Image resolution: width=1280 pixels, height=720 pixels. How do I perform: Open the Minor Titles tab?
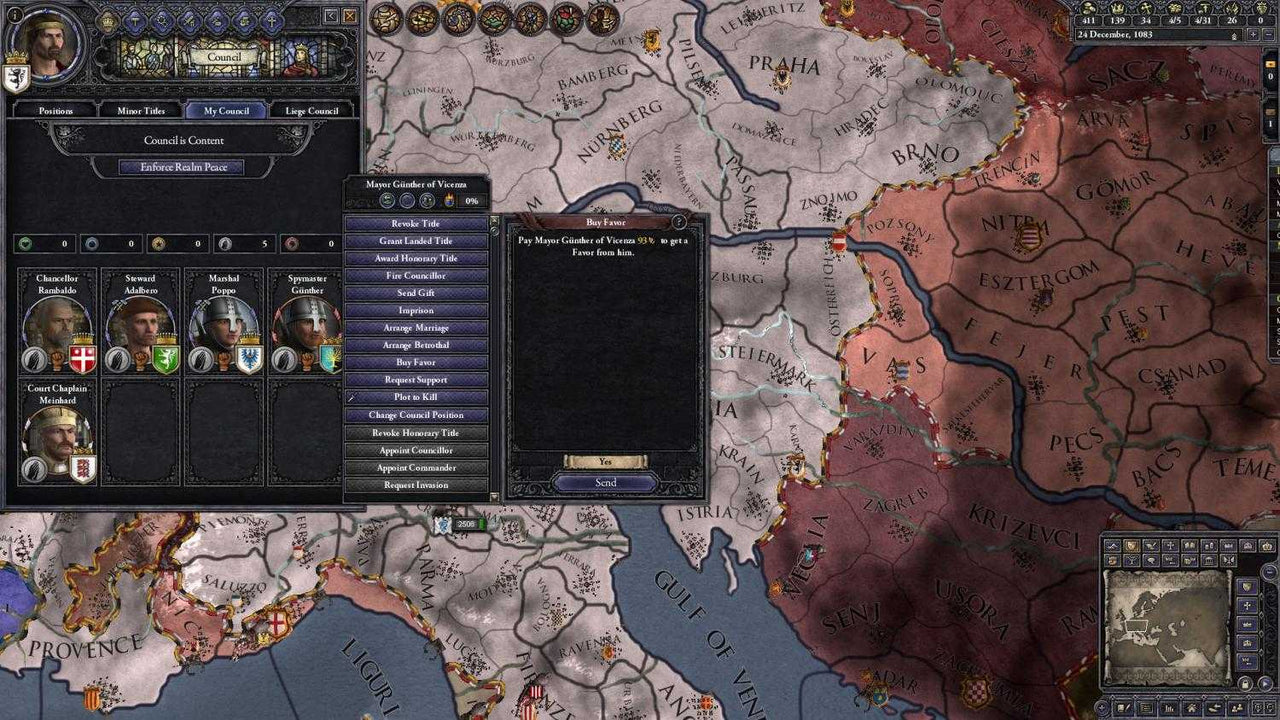pos(140,110)
